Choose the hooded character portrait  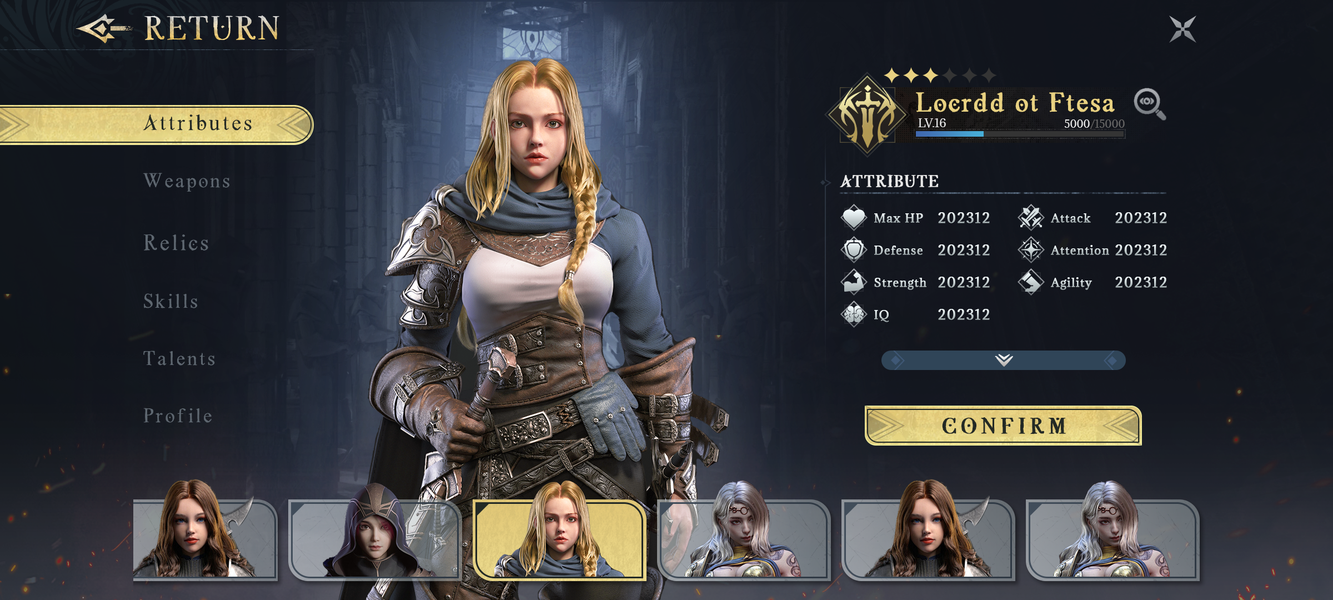tap(374, 538)
